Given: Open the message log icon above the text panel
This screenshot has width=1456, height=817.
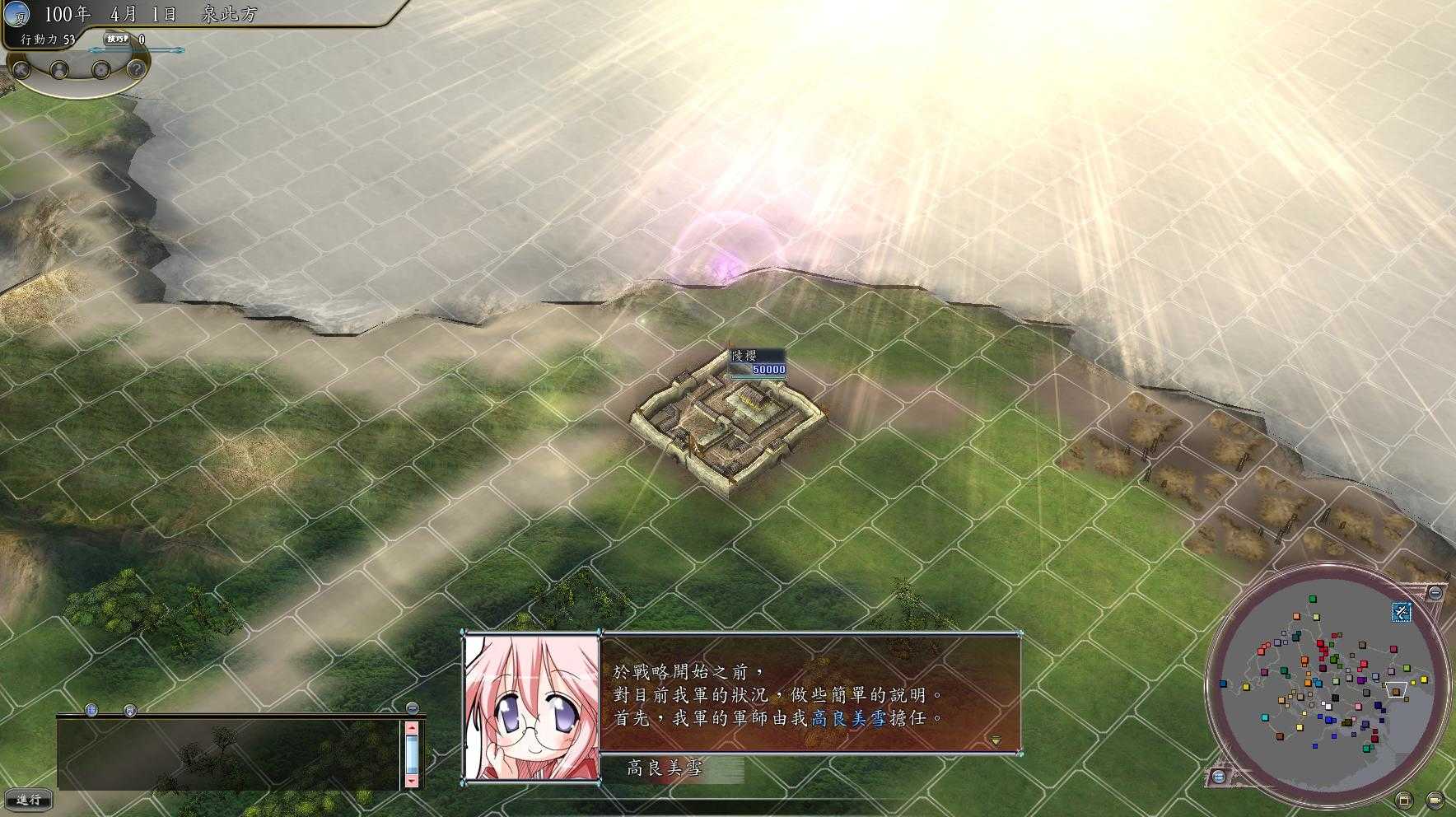Looking at the screenshot, I should tap(91, 709).
